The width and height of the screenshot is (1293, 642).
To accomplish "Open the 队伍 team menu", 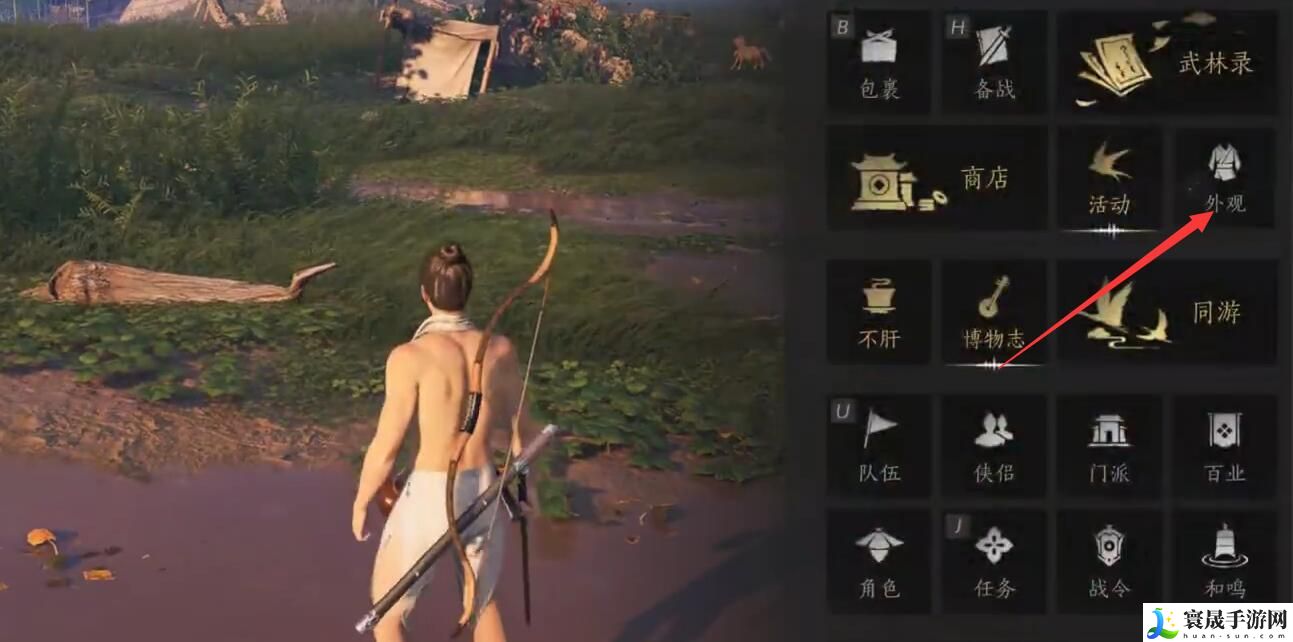I will [x=879, y=446].
